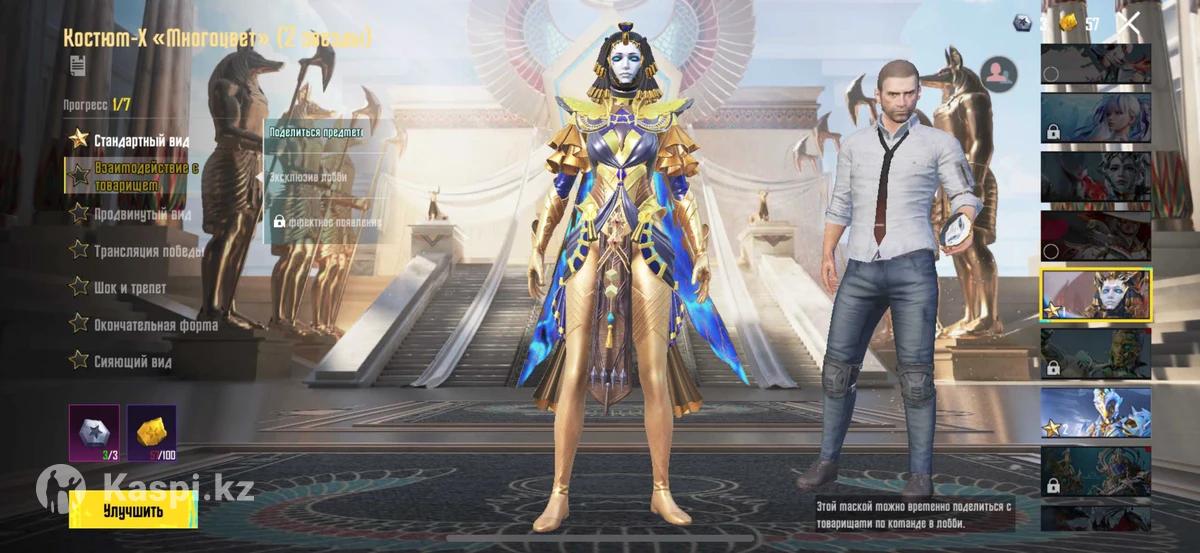The width and height of the screenshot is (1200, 553).
Task: Open Взаимодействие с товарищем stage
Action: [x=145, y=176]
